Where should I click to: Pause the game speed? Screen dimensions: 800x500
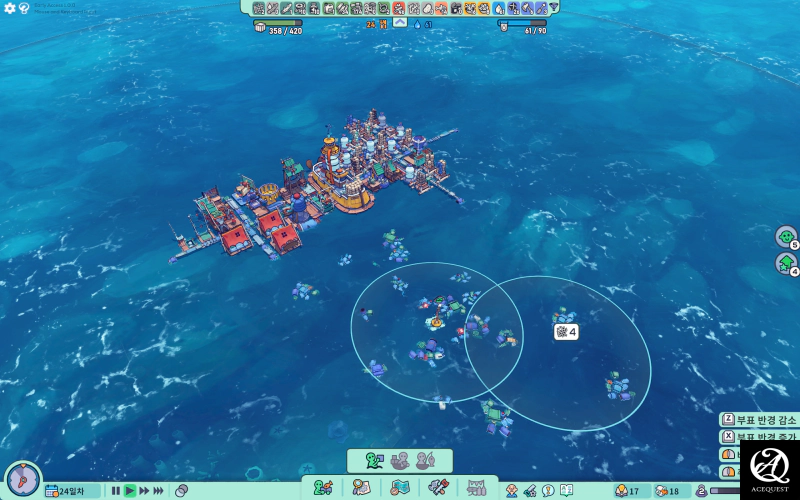[x=116, y=491]
